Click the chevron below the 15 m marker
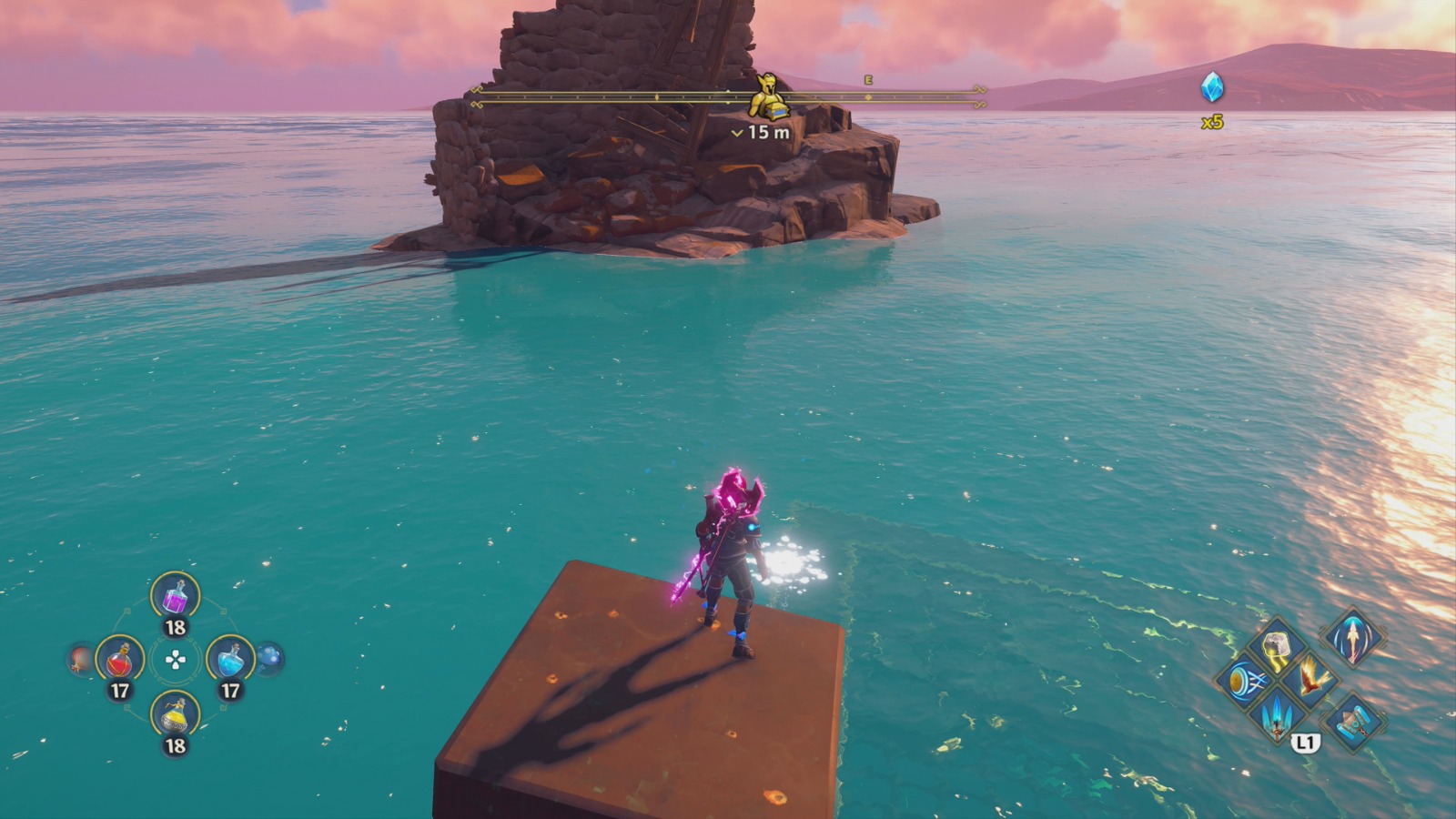 737,133
